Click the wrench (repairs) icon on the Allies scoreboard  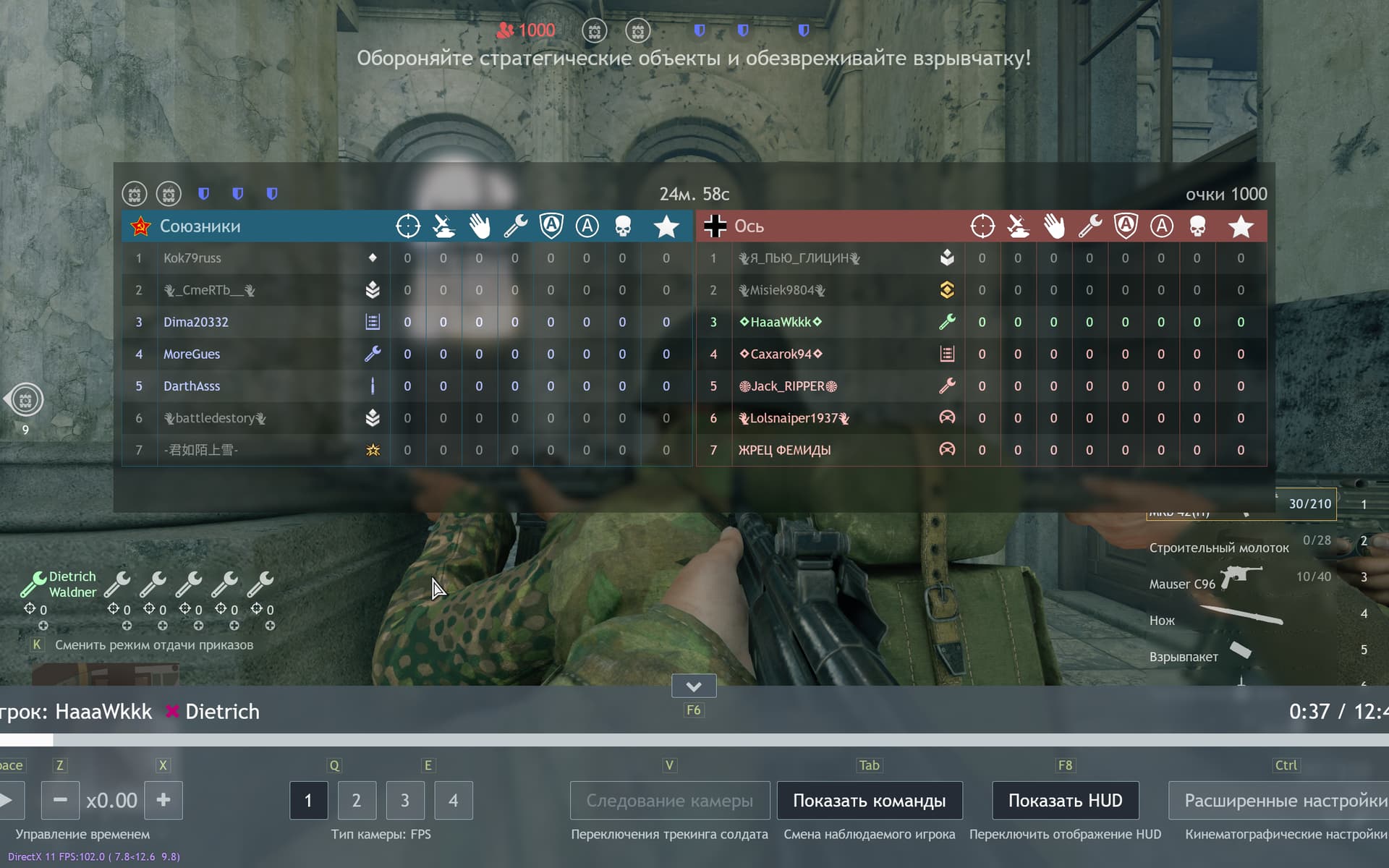pyautogui.click(x=515, y=226)
